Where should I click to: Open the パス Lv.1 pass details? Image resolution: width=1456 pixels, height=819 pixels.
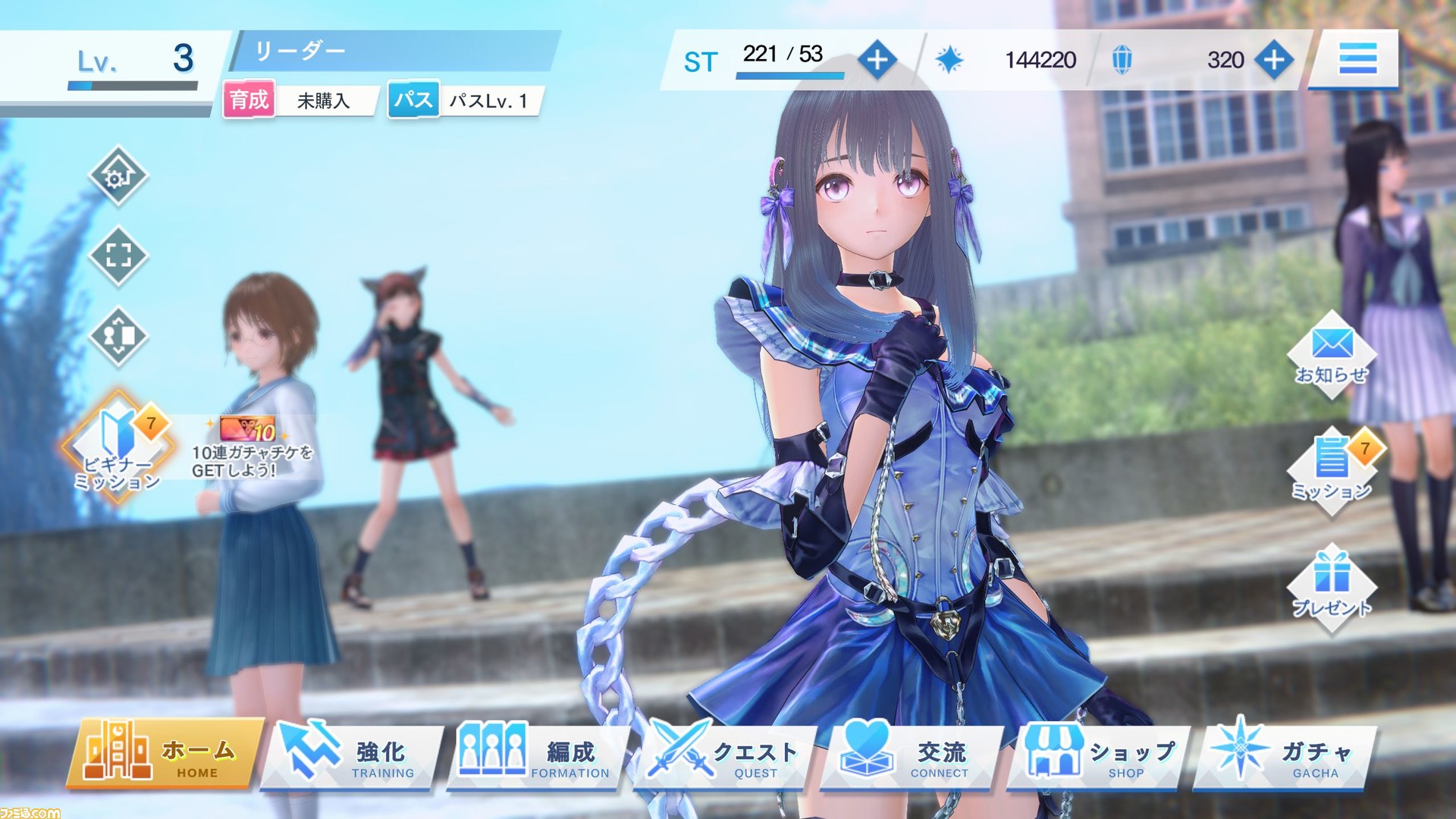click(466, 101)
